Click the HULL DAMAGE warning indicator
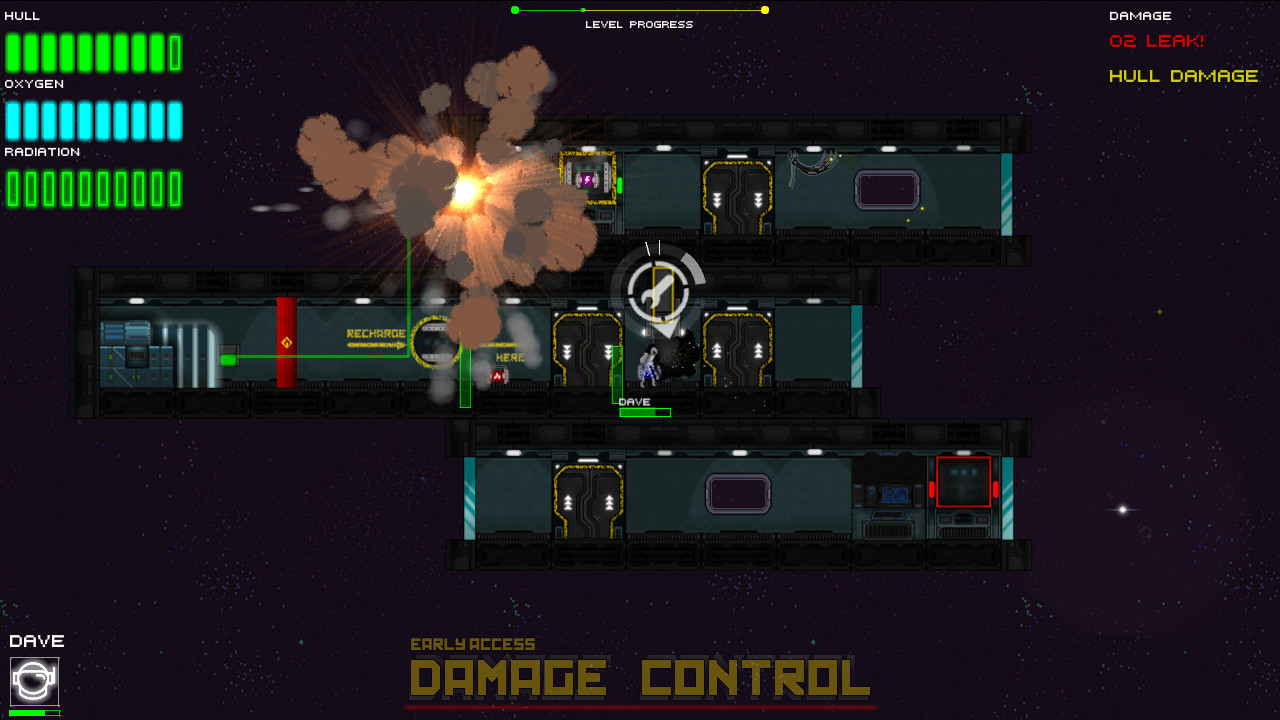Image resolution: width=1280 pixels, height=720 pixels. tap(1182, 75)
